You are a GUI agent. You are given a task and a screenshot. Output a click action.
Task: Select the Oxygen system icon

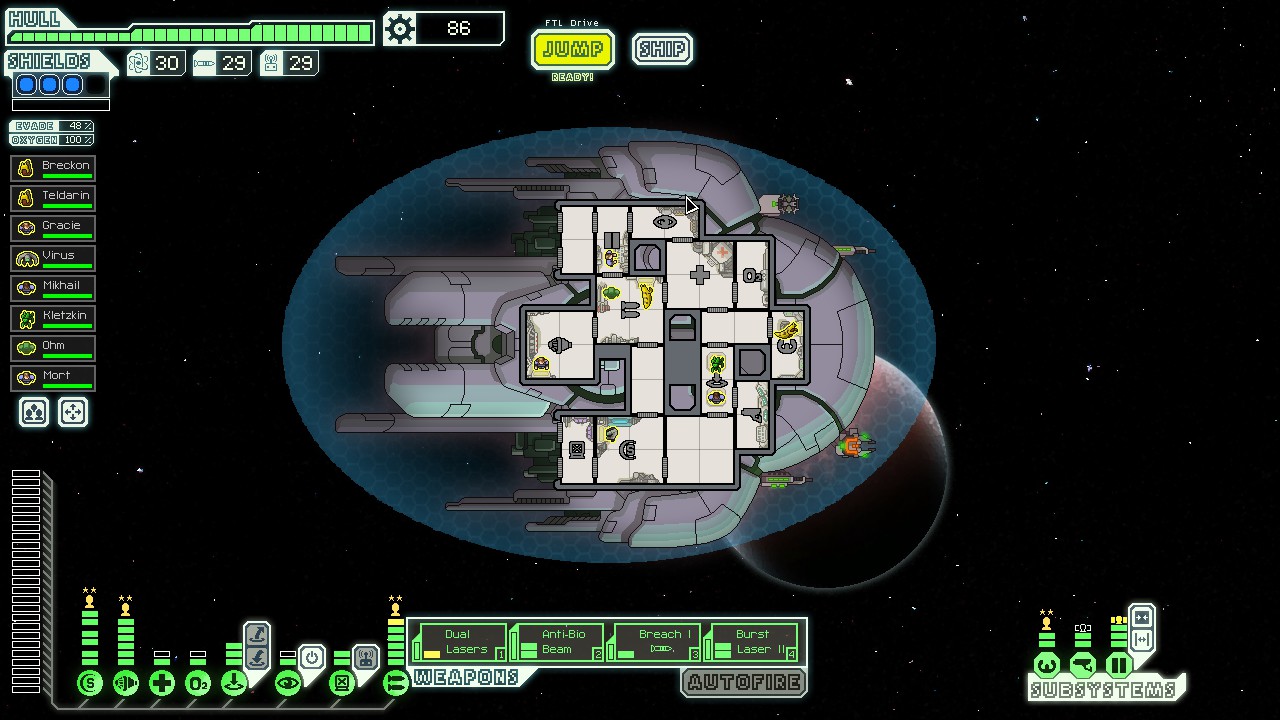click(x=198, y=681)
